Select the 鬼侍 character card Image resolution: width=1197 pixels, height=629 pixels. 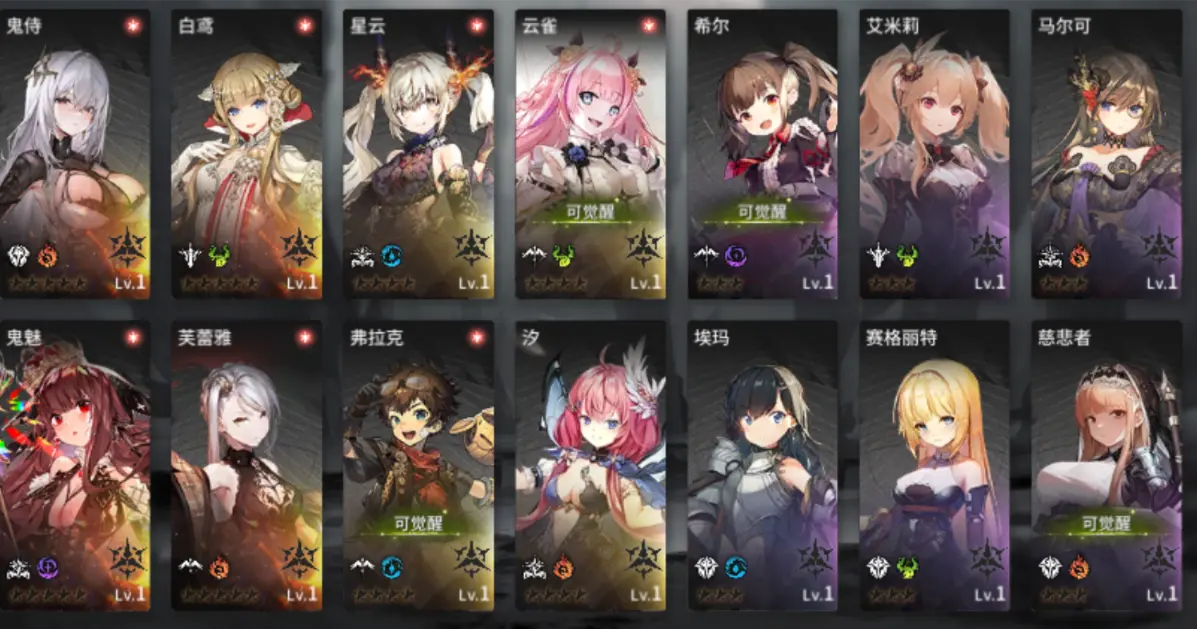75,155
